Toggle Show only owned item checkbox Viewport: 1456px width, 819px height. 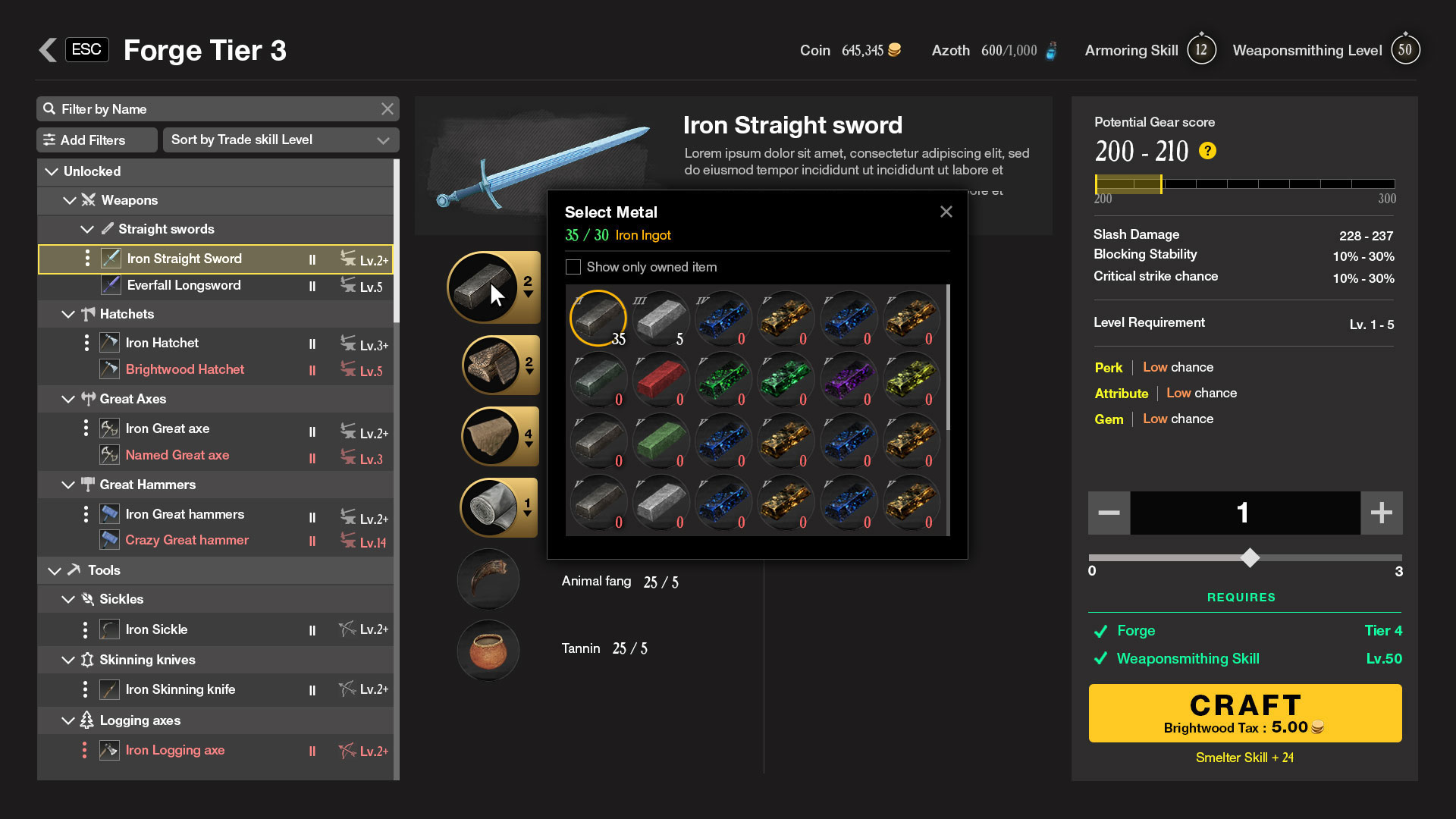pos(573,267)
